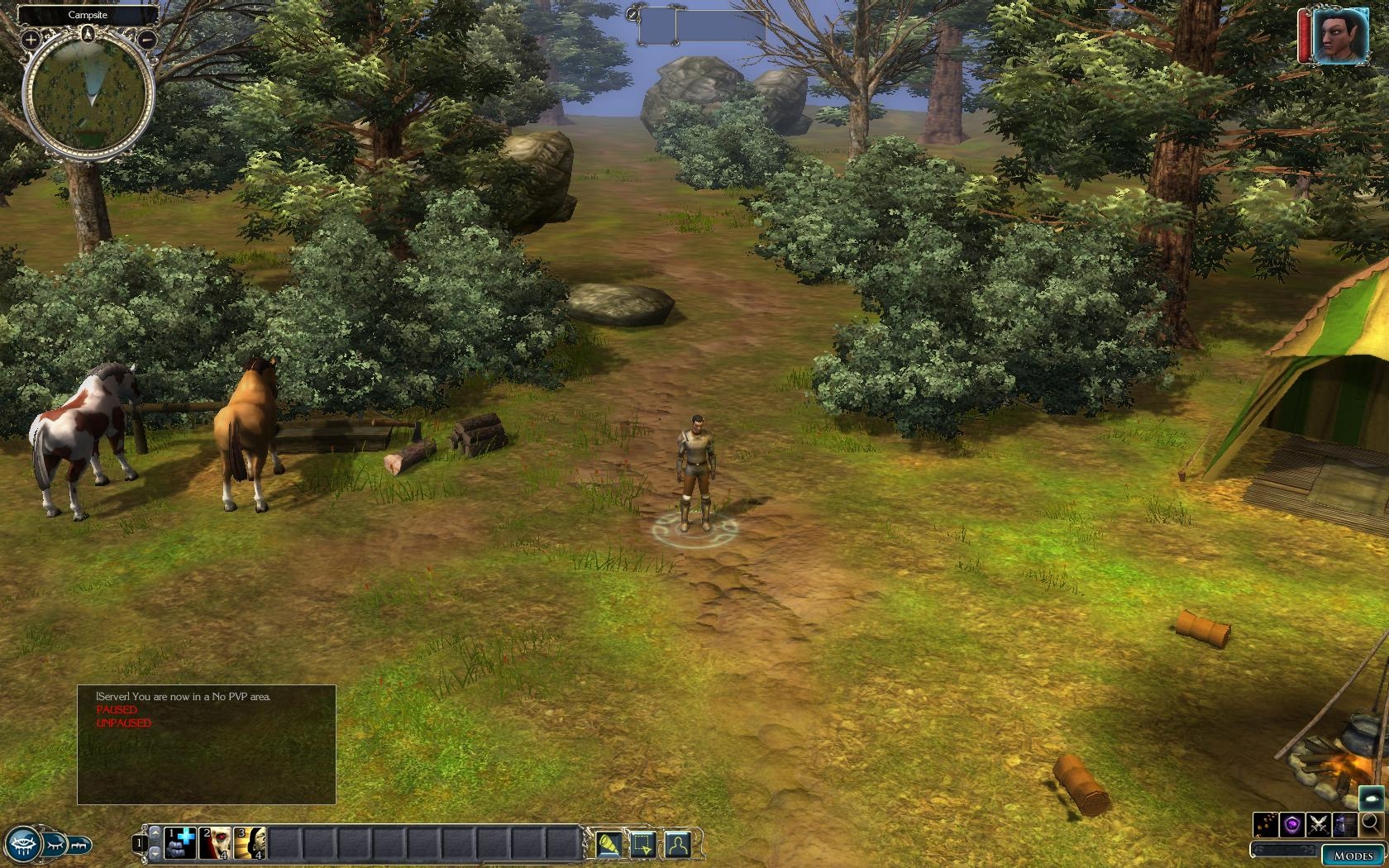Switch hotbar page down with arrow

point(155,851)
